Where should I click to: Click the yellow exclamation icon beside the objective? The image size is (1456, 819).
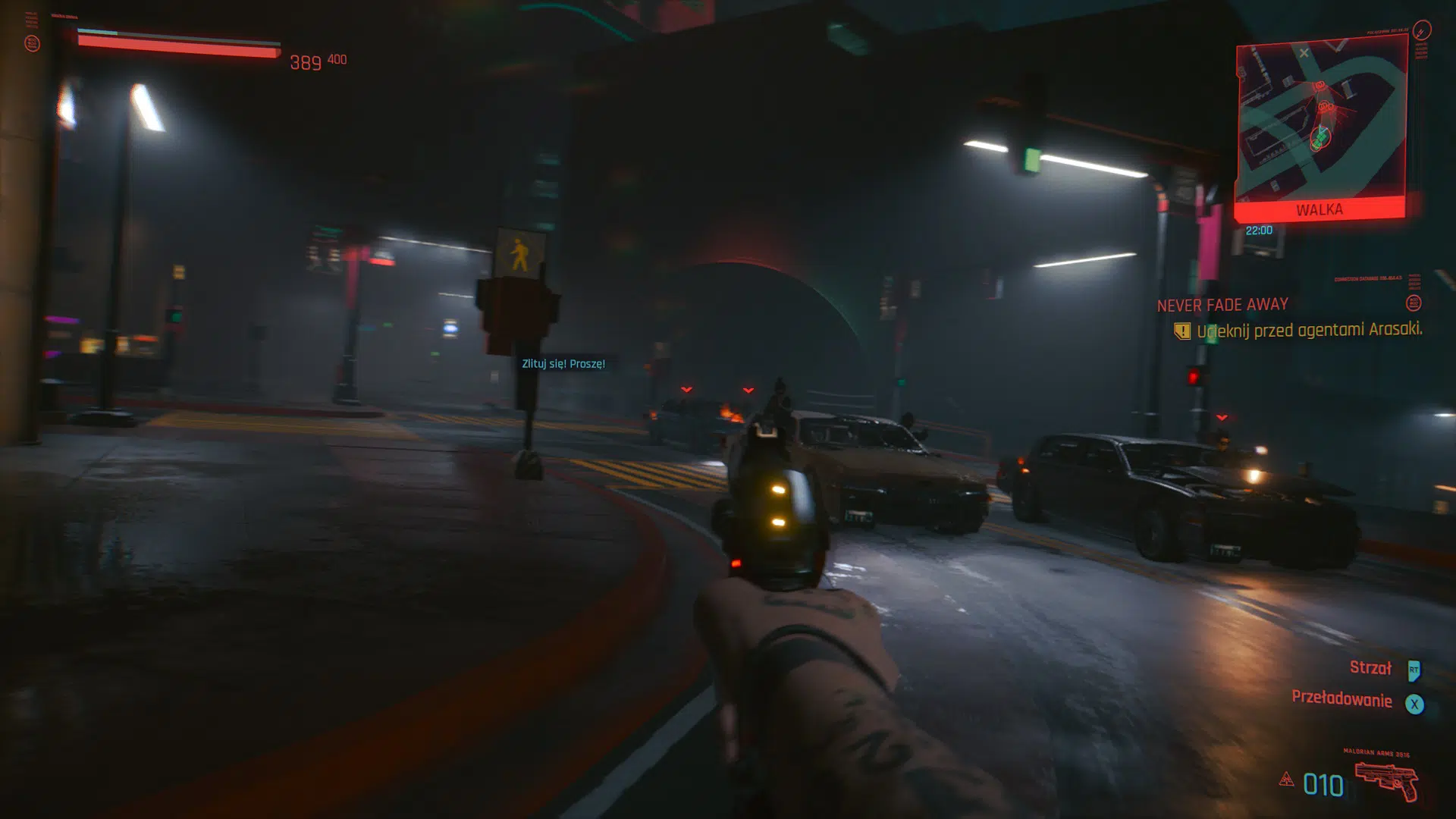[1181, 331]
